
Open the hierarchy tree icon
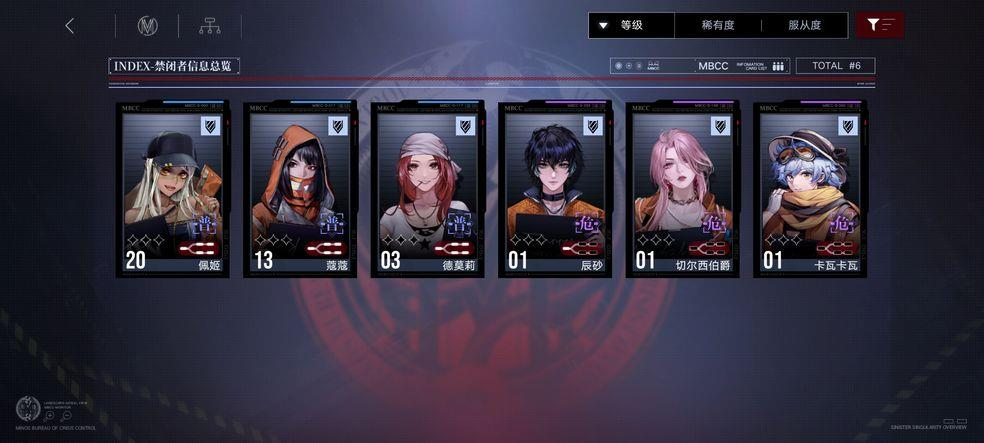coord(210,26)
